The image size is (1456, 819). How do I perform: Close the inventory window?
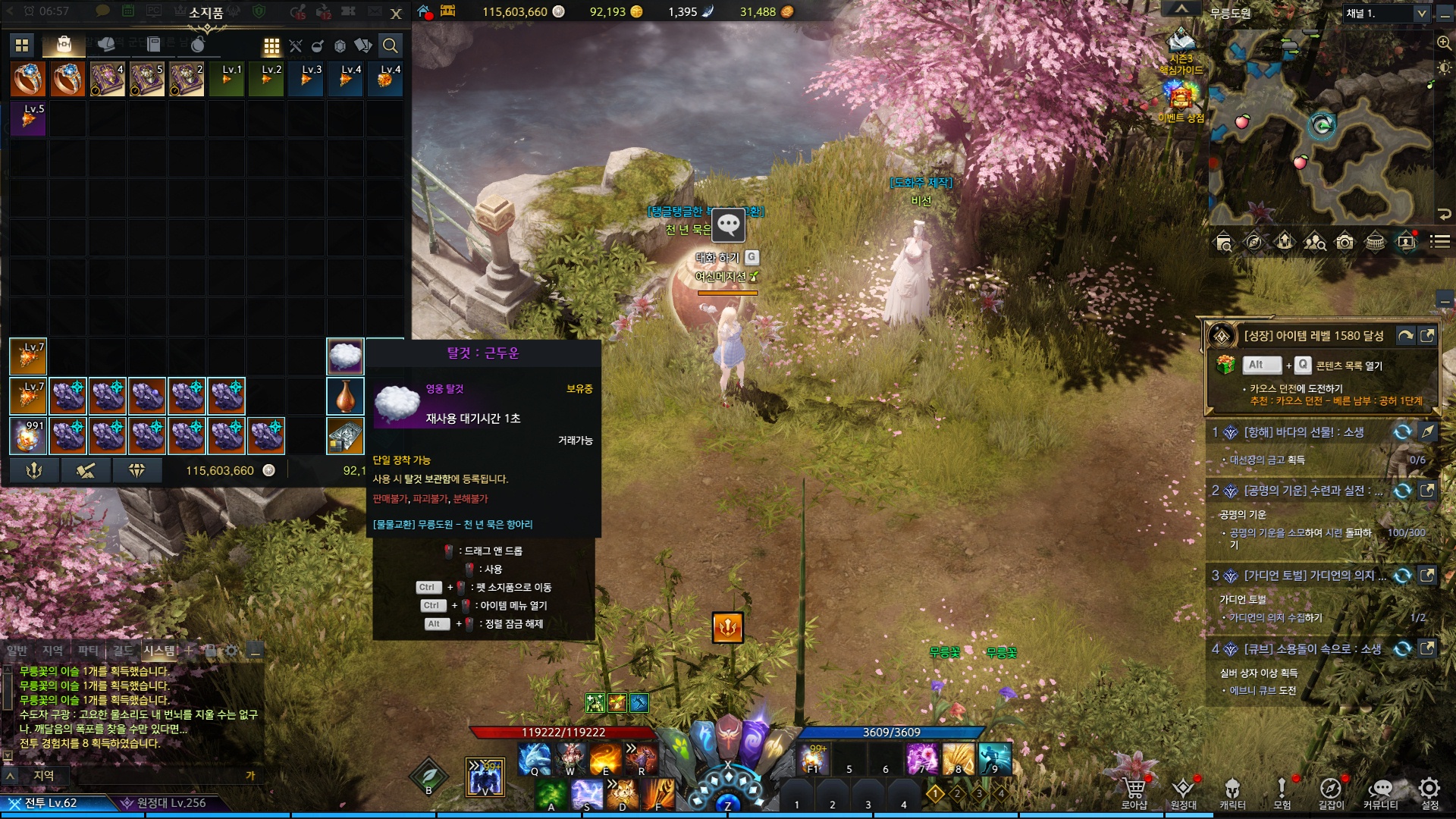click(x=396, y=14)
